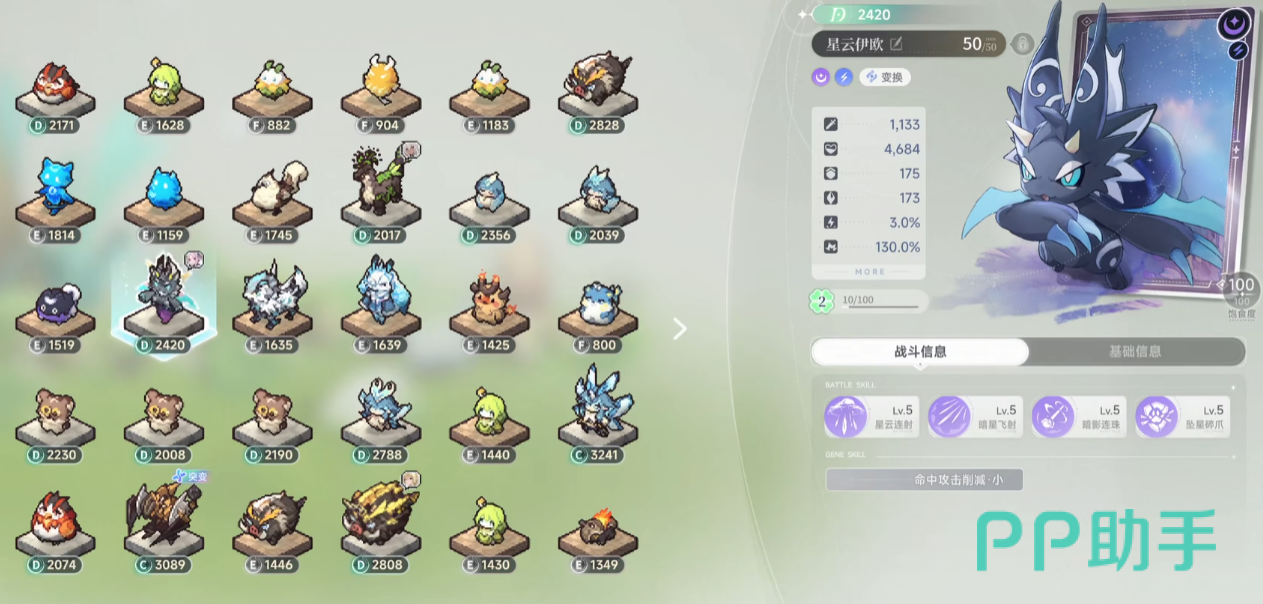Select the creature with 3241 power
The width and height of the screenshot is (1263, 604).
click(597, 411)
